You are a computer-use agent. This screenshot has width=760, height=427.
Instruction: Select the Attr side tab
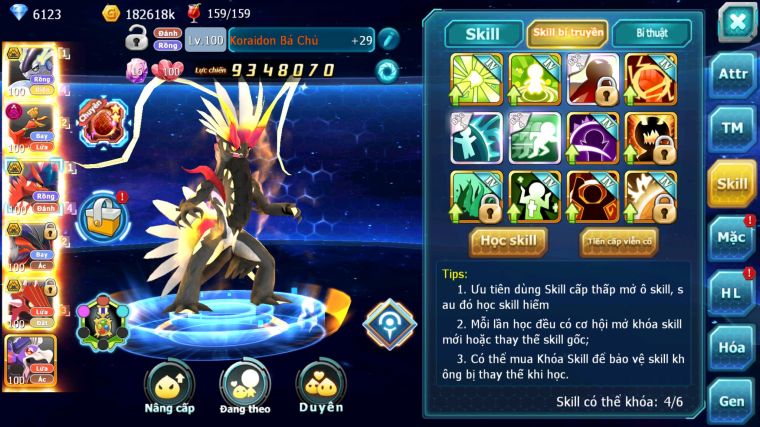(x=732, y=75)
